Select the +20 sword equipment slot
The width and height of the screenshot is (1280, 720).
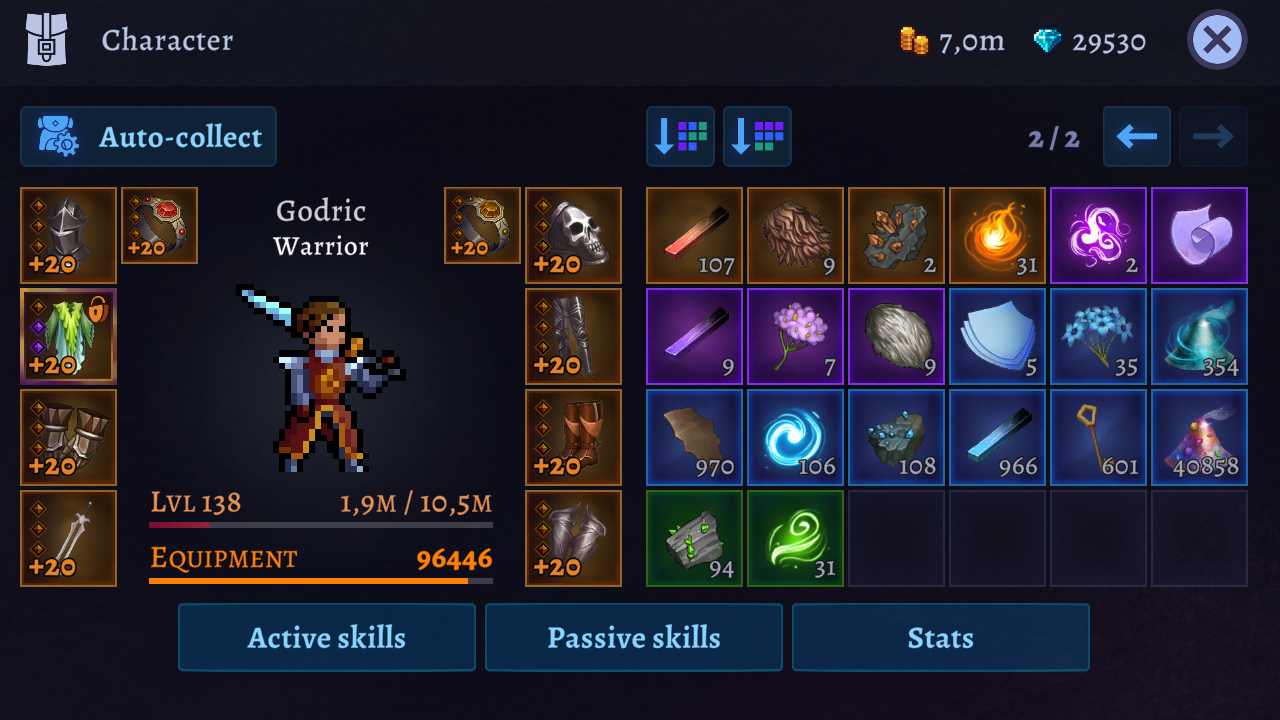pos(68,538)
